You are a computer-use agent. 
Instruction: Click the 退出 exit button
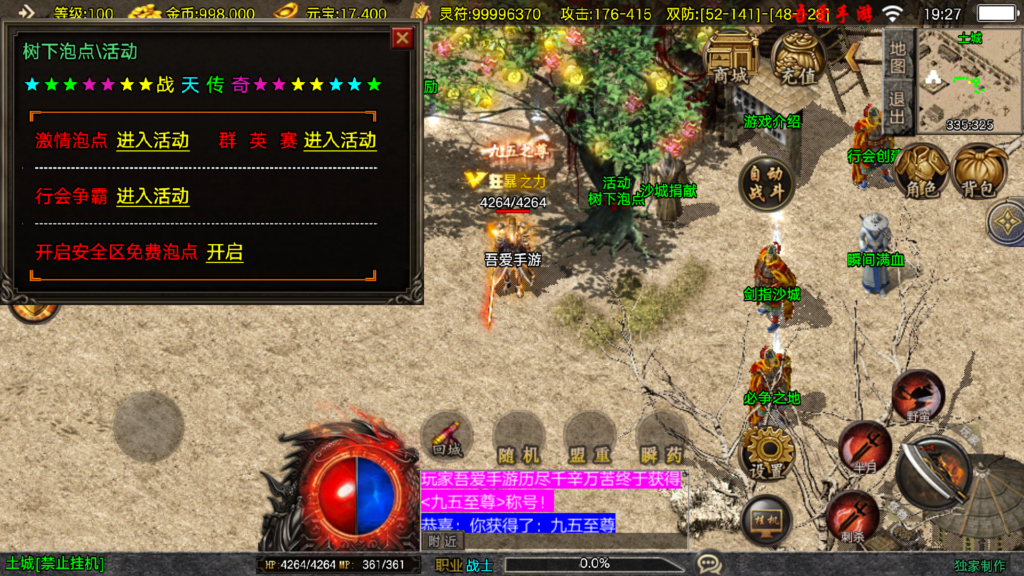tap(898, 109)
